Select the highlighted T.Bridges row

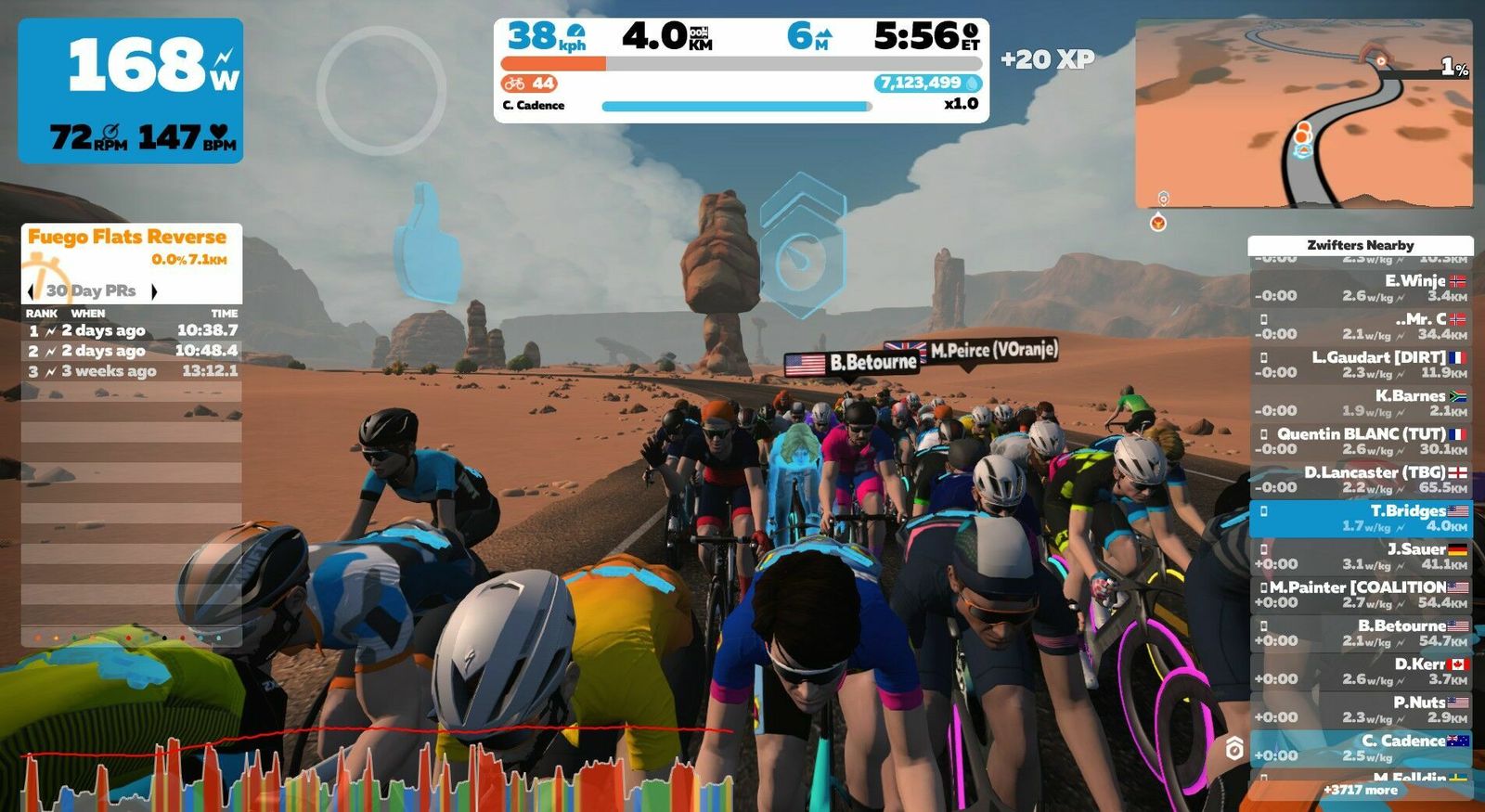point(1360,518)
